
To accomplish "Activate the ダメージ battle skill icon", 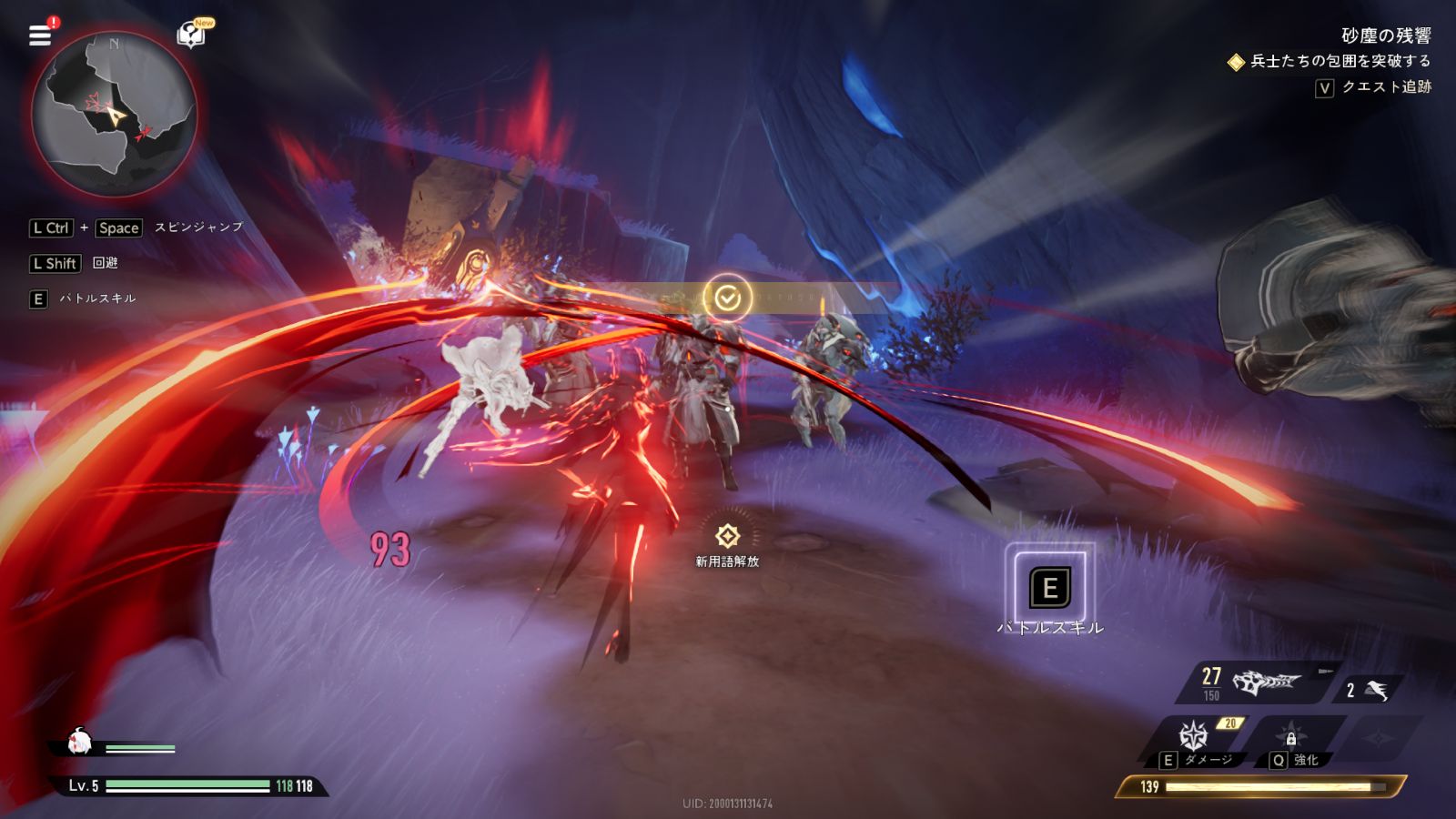I will pyautogui.click(x=1193, y=735).
